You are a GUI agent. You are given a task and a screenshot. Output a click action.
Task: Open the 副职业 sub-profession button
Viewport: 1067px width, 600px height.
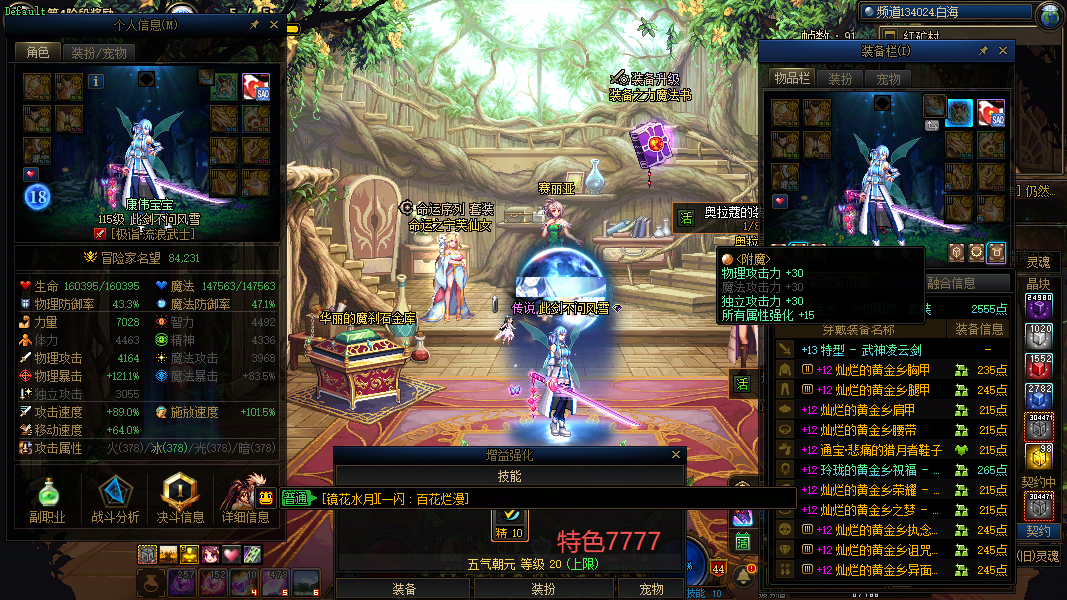[47, 500]
